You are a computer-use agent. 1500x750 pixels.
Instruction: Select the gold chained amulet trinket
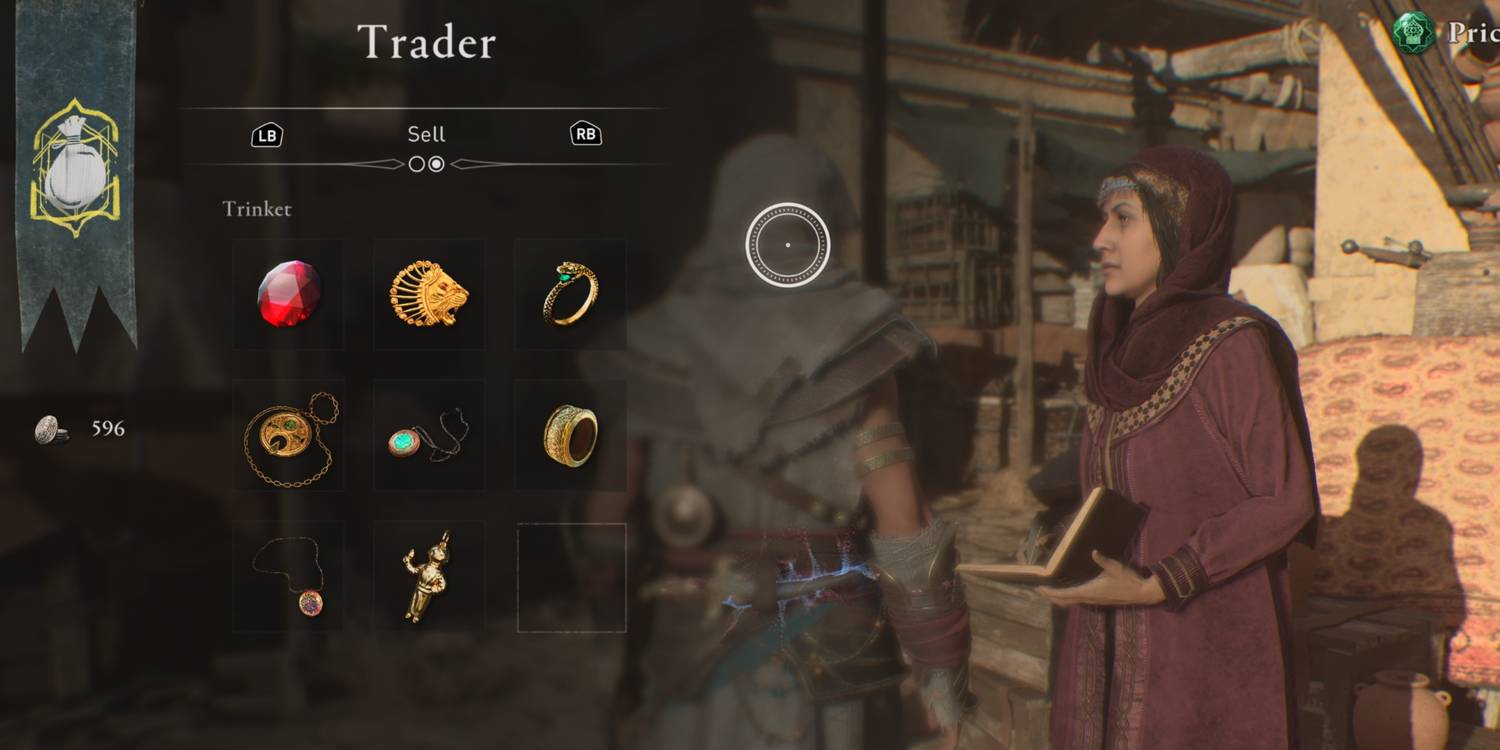coord(289,435)
